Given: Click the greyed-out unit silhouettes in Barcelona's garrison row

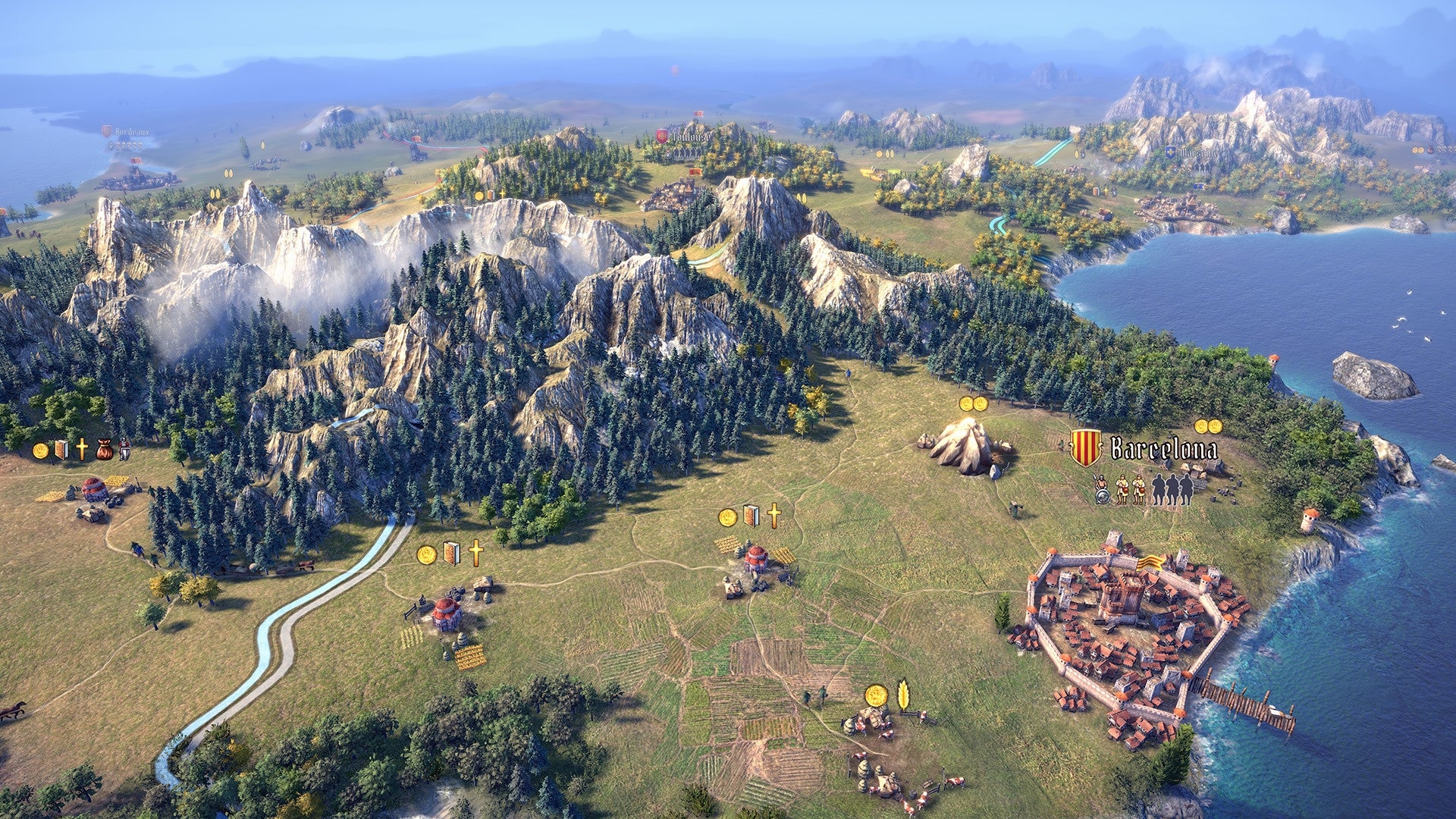Looking at the screenshot, I should pyautogui.click(x=1172, y=489).
